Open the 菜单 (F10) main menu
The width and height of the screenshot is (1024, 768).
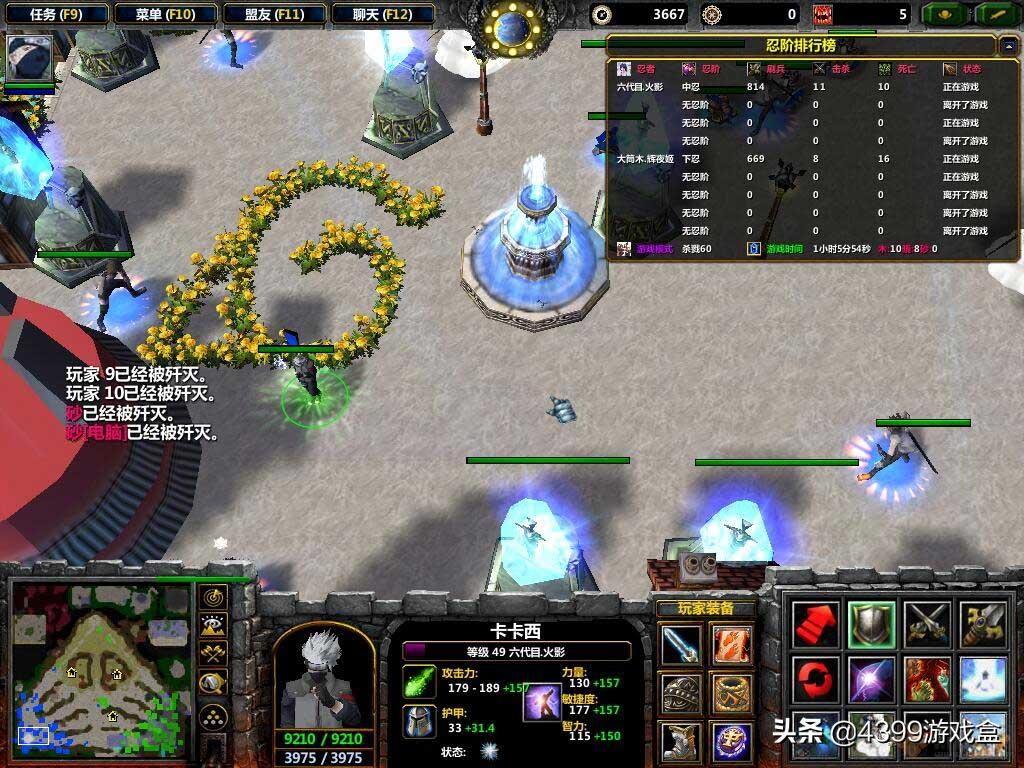coord(165,14)
